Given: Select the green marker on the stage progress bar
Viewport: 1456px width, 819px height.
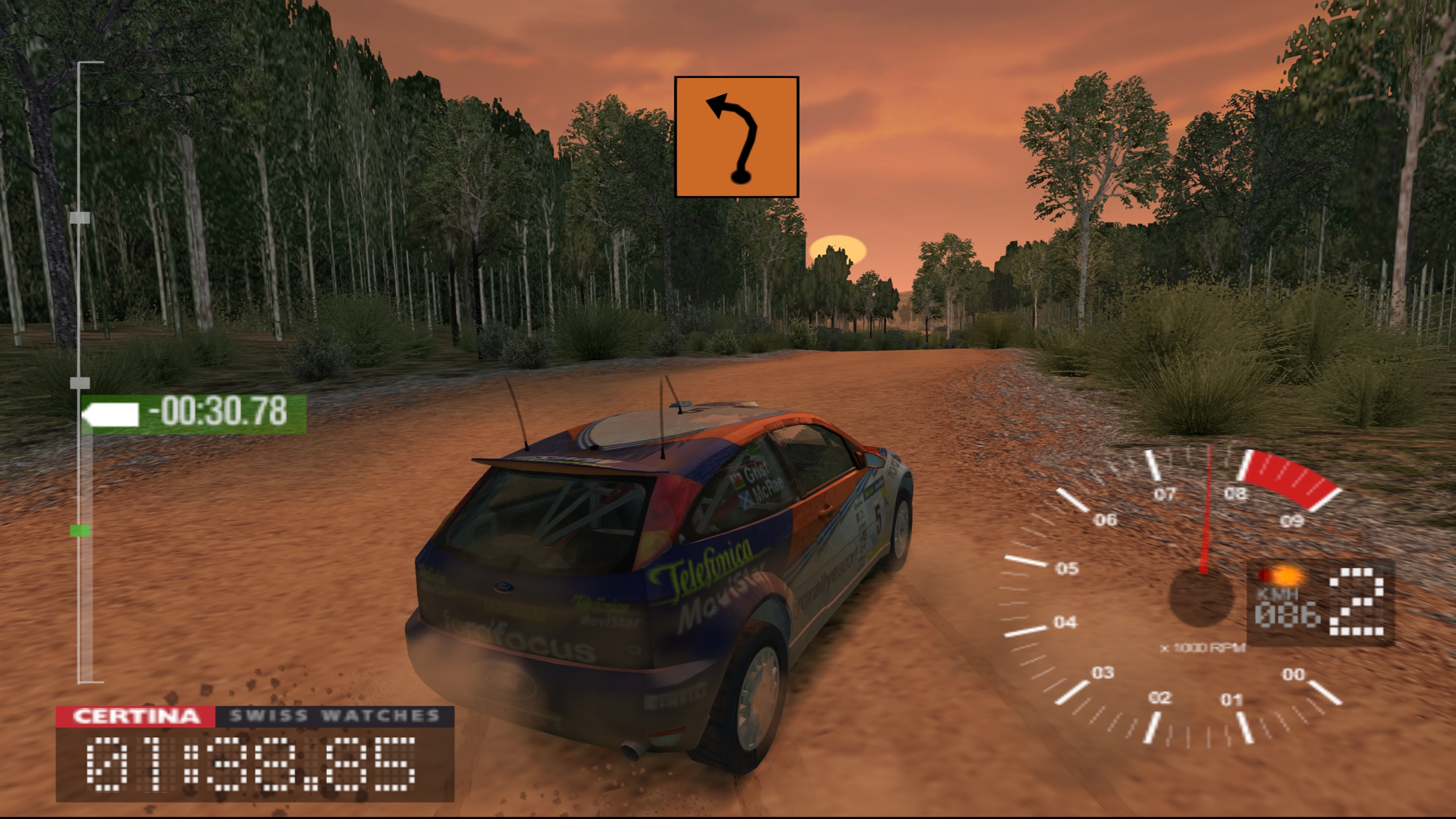Looking at the screenshot, I should click(x=79, y=530).
